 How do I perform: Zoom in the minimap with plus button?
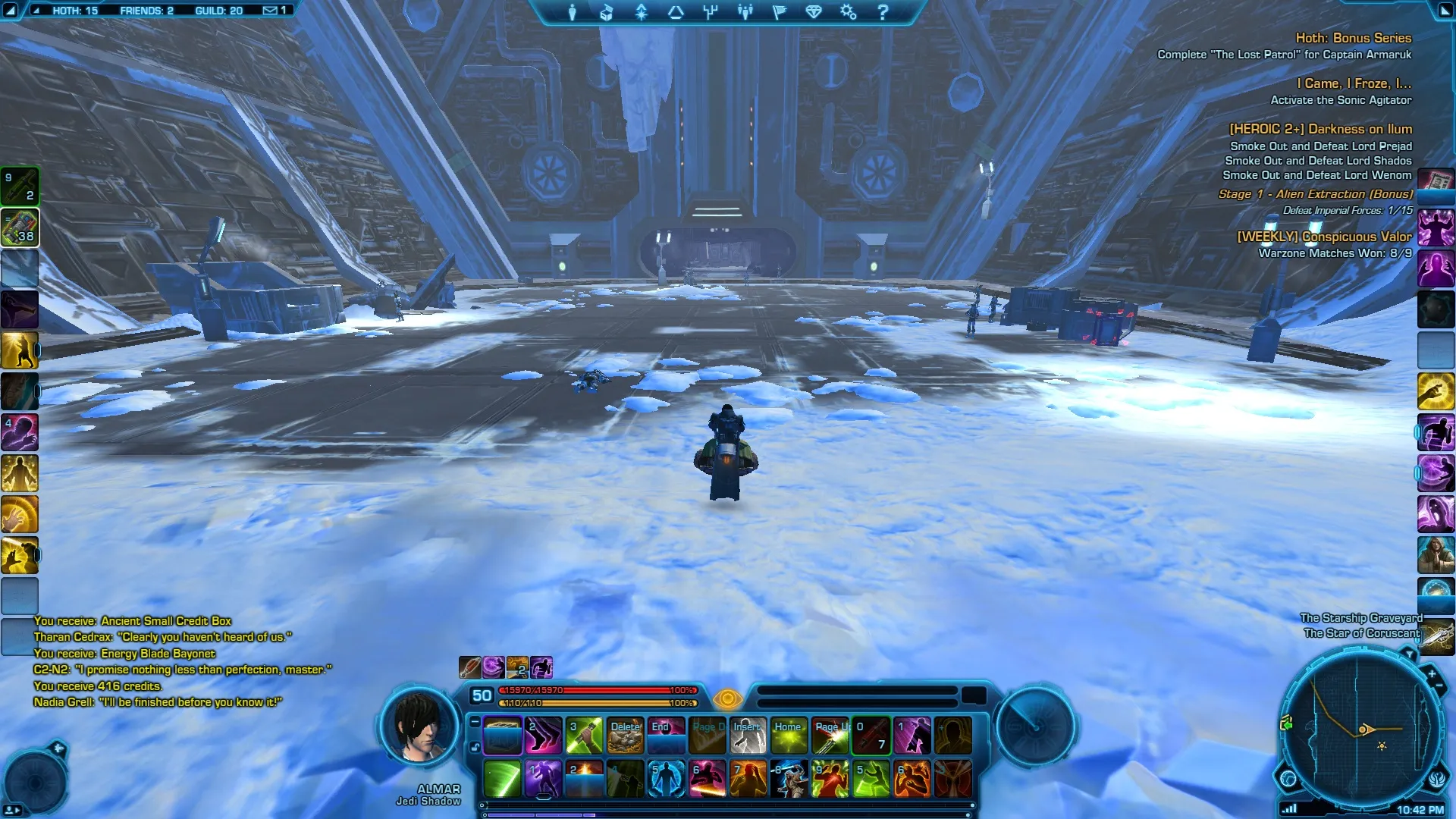click(1432, 673)
